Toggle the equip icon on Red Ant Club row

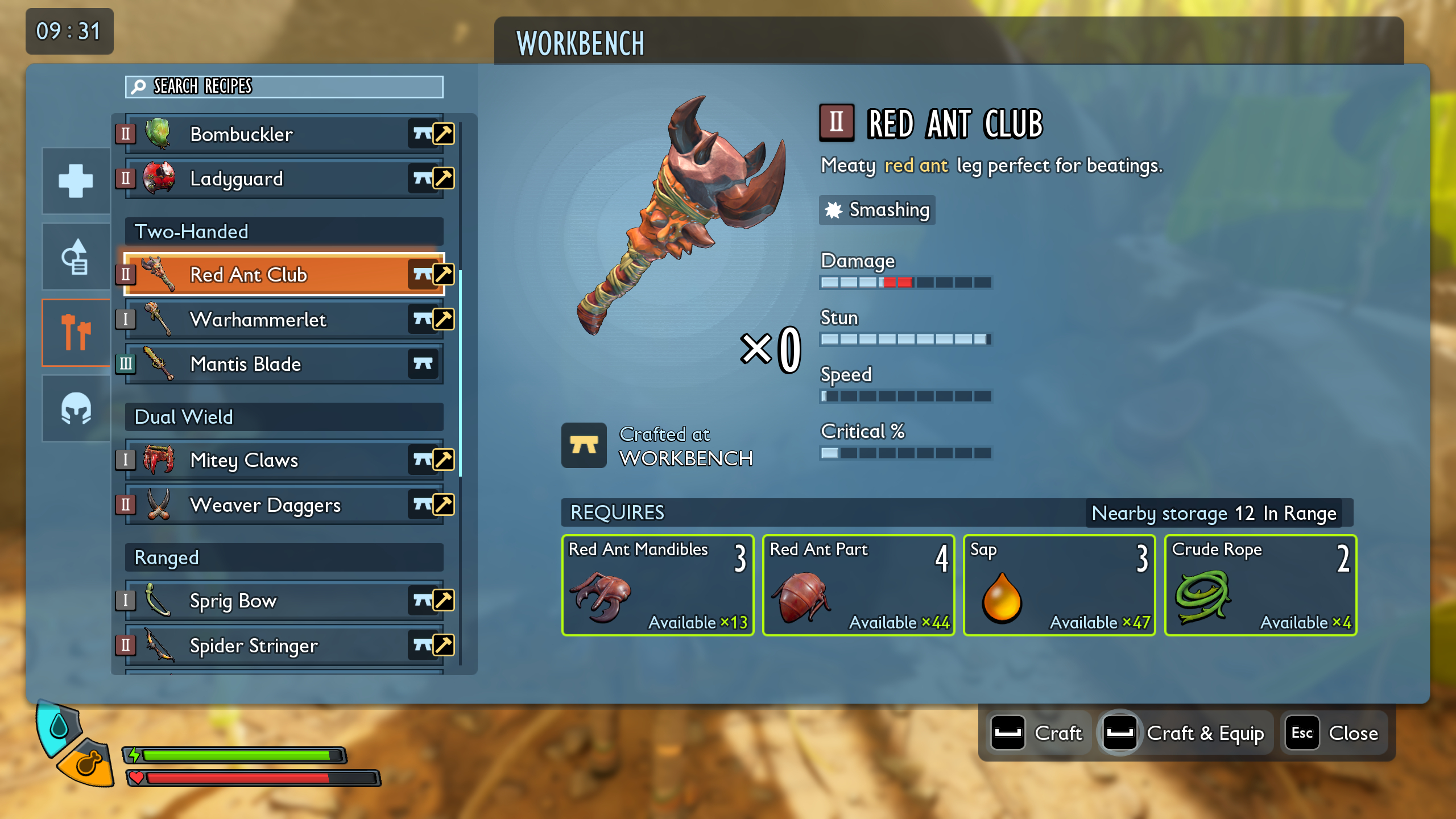click(443, 275)
